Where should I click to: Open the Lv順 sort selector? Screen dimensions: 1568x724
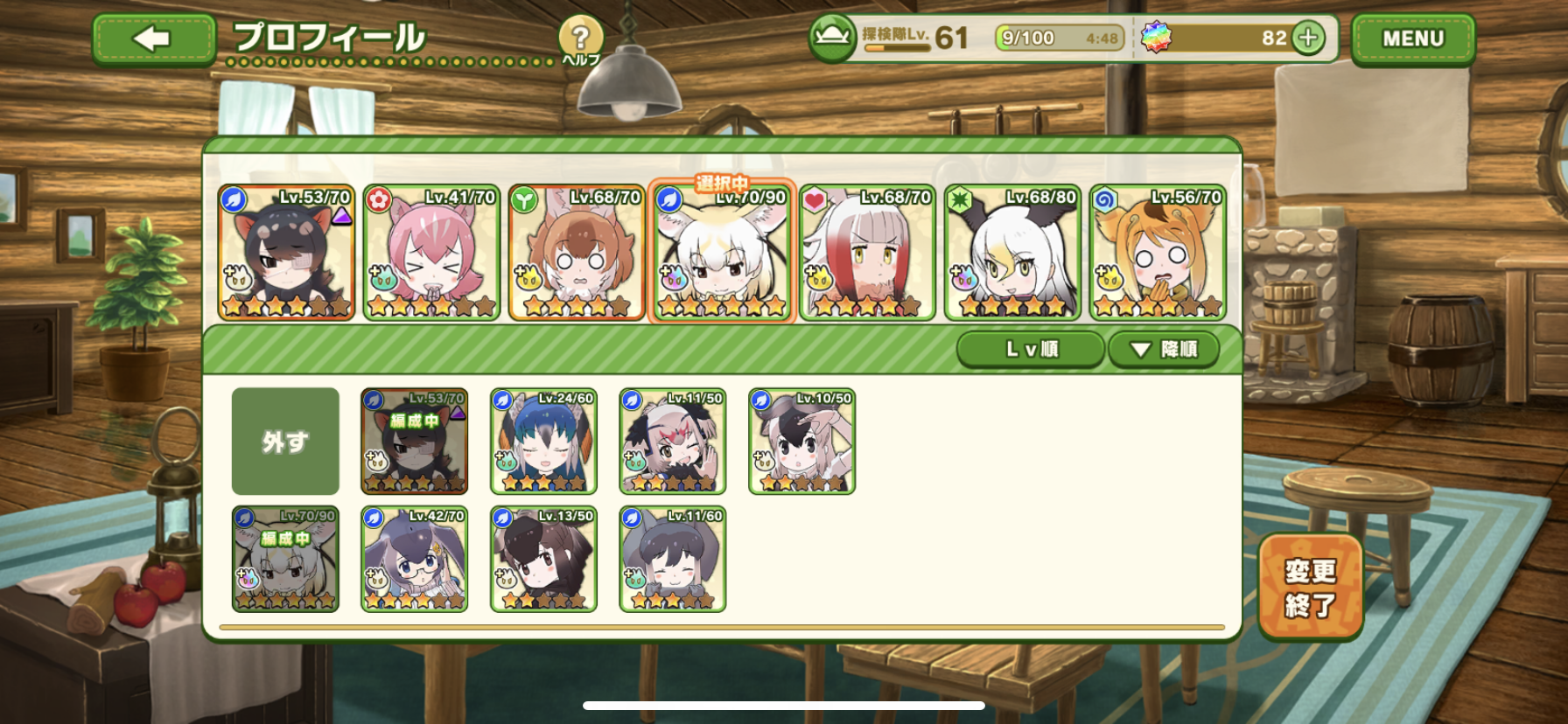tap(1031, 350)
